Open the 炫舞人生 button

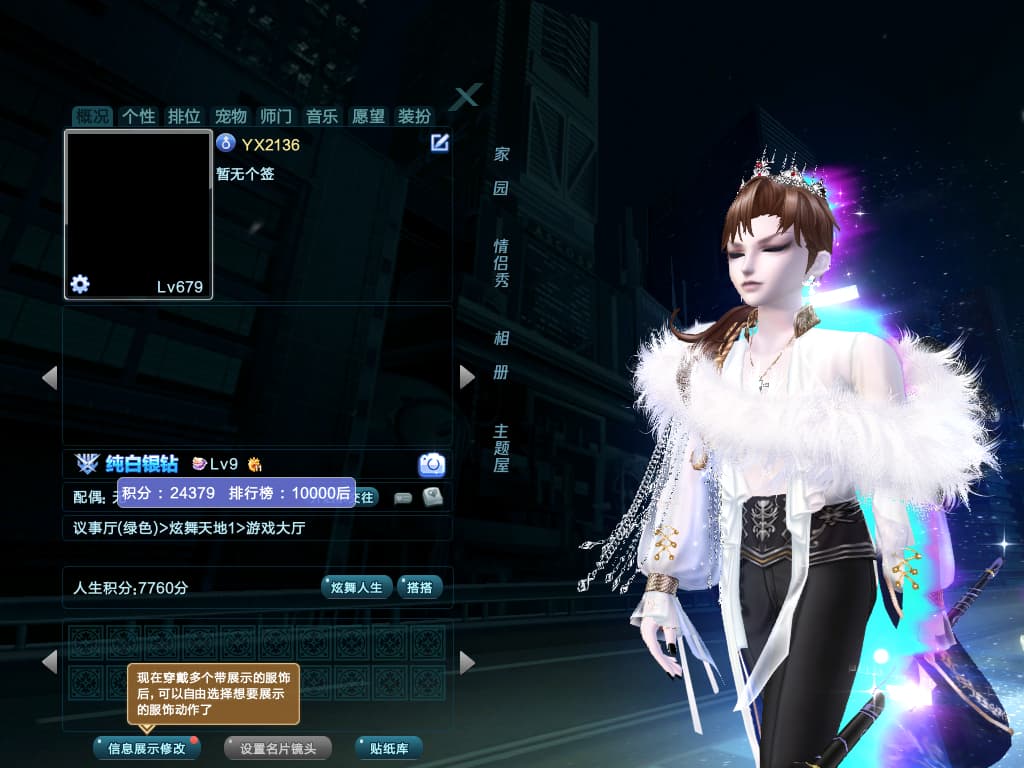click(x=356, y=587)
